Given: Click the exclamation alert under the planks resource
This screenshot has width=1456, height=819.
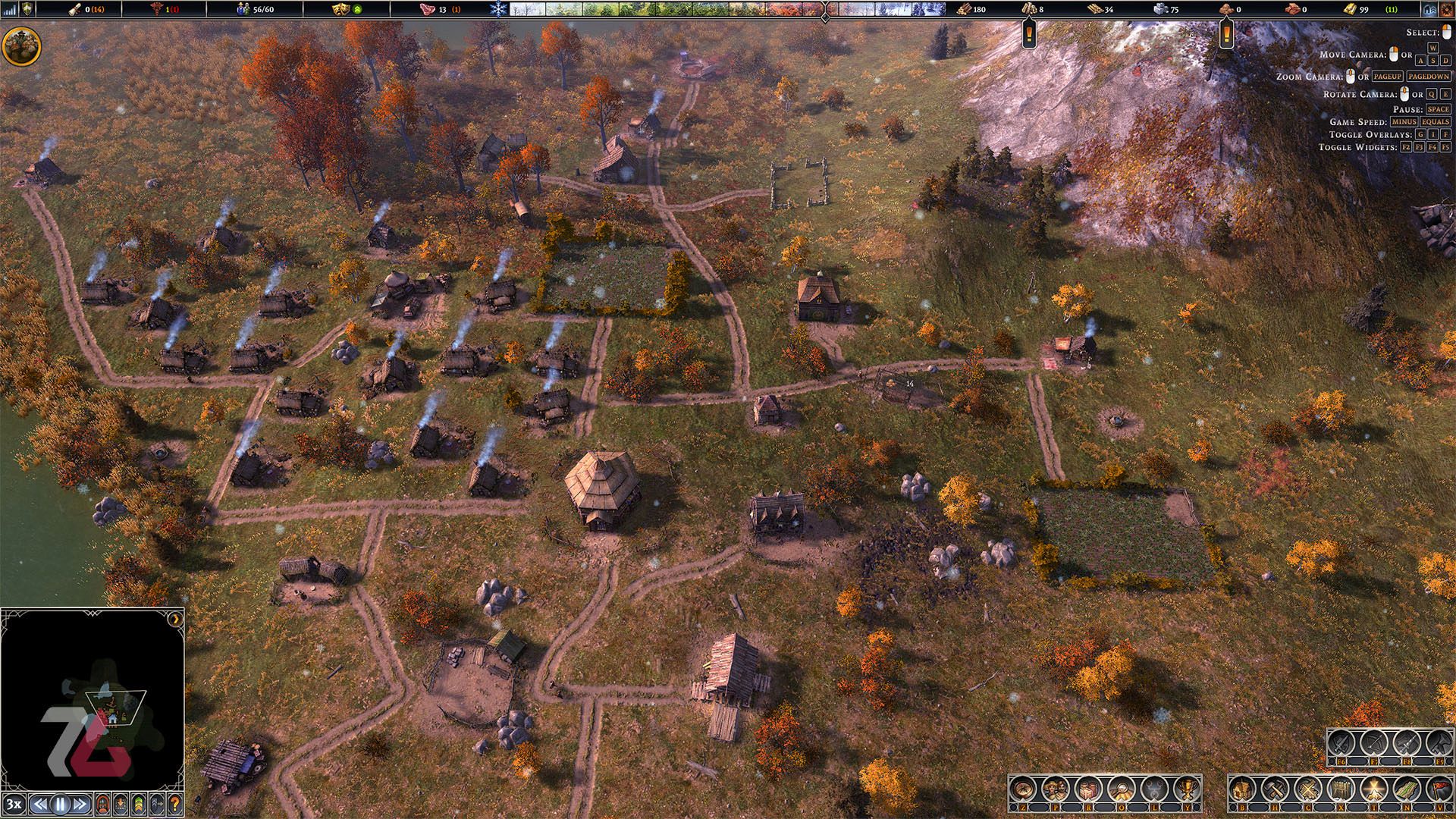Looking at the screenshot, I should pos(1029,33).
